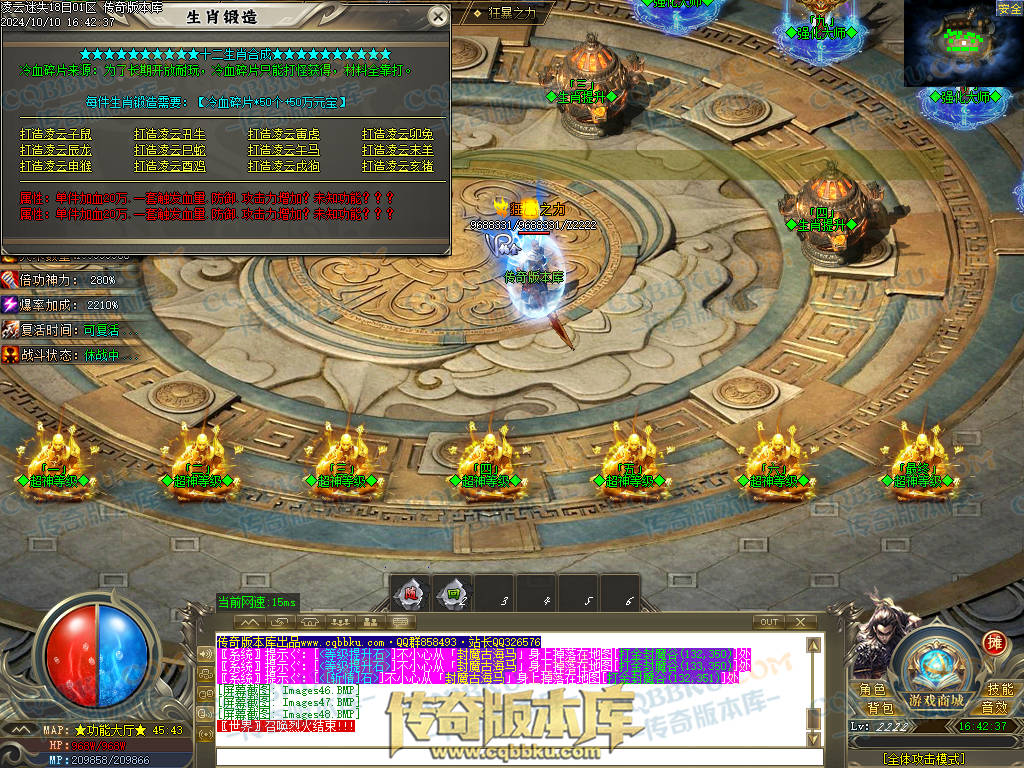Show the 技能 skills panel
1024x768 pixels.
click(1000, 690)
